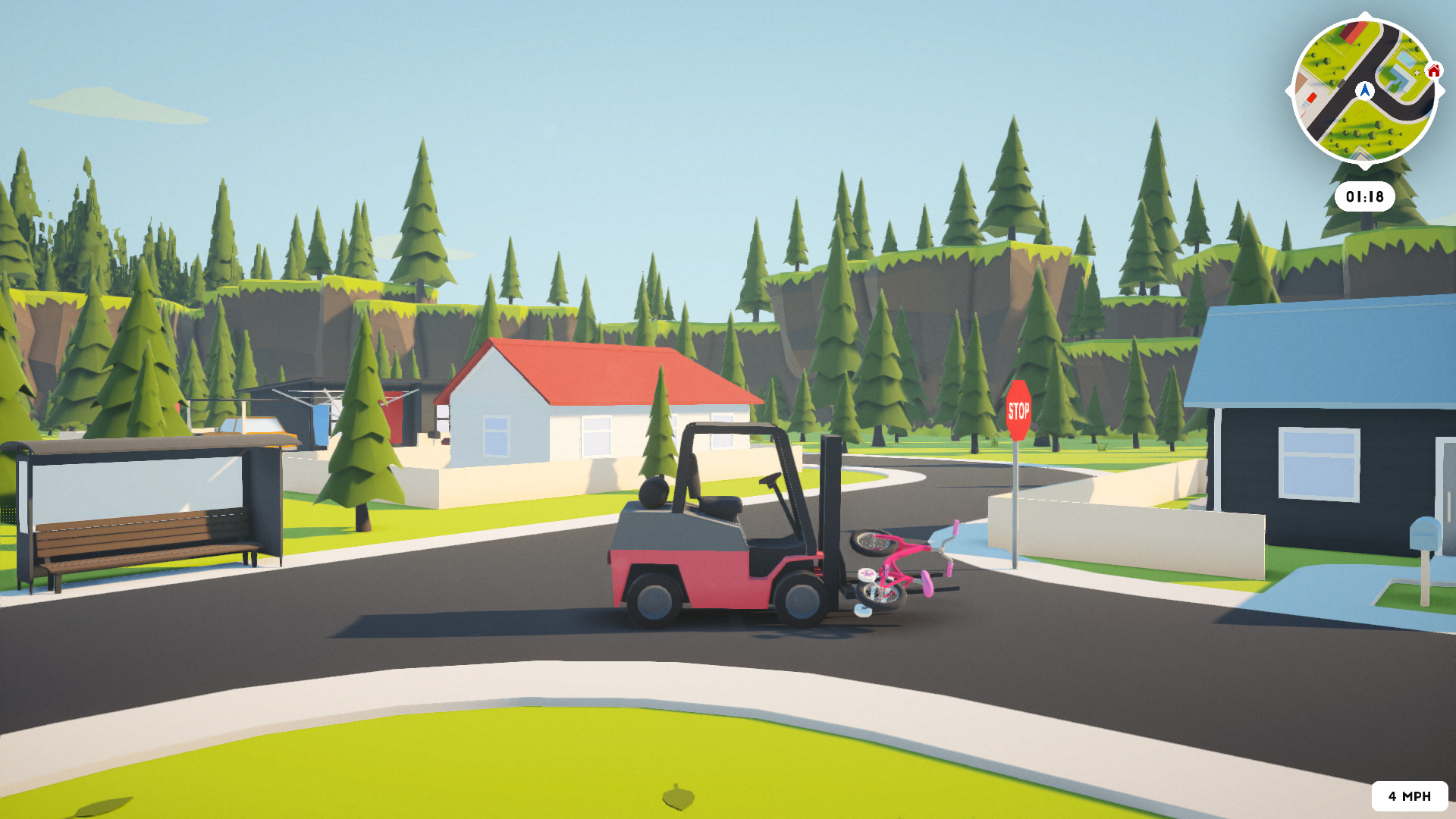Screen dimensions: 1456x819
Task: Select the red home marker on minimap
Action: pos(1433,71)
